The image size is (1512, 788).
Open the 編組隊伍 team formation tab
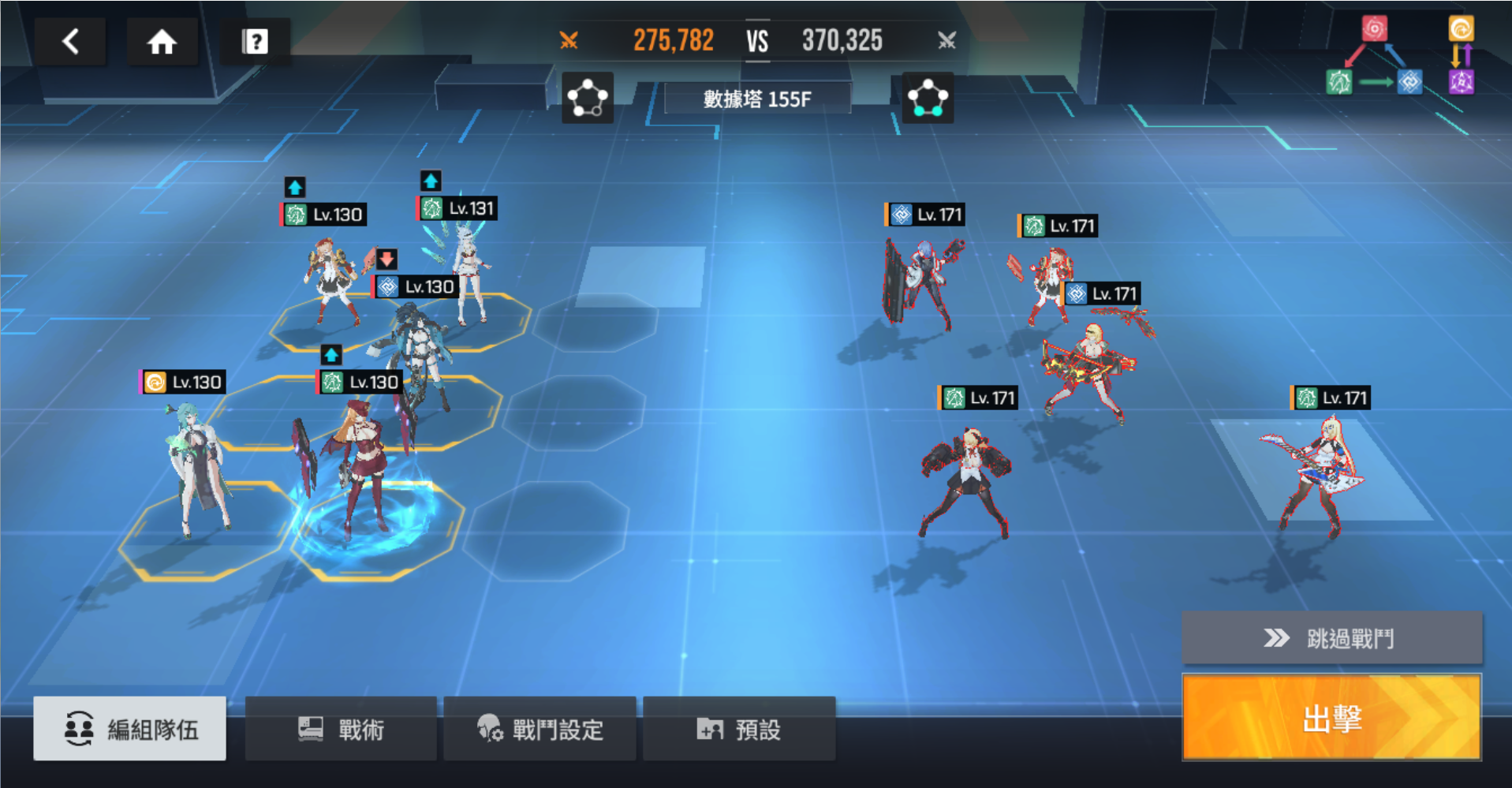click(130, 729)
